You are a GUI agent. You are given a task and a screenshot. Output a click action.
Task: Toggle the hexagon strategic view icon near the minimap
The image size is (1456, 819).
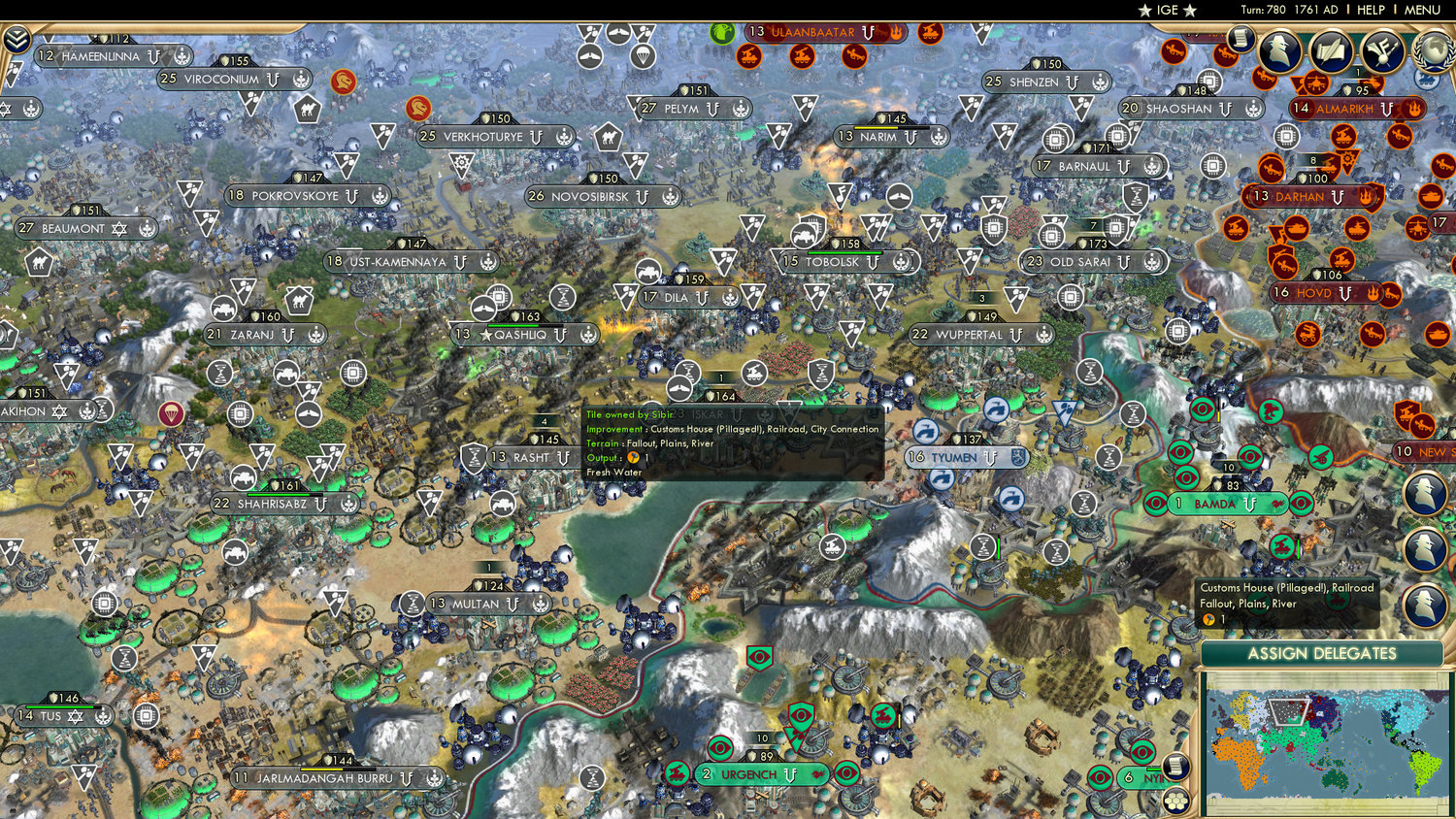(1176, 802)
